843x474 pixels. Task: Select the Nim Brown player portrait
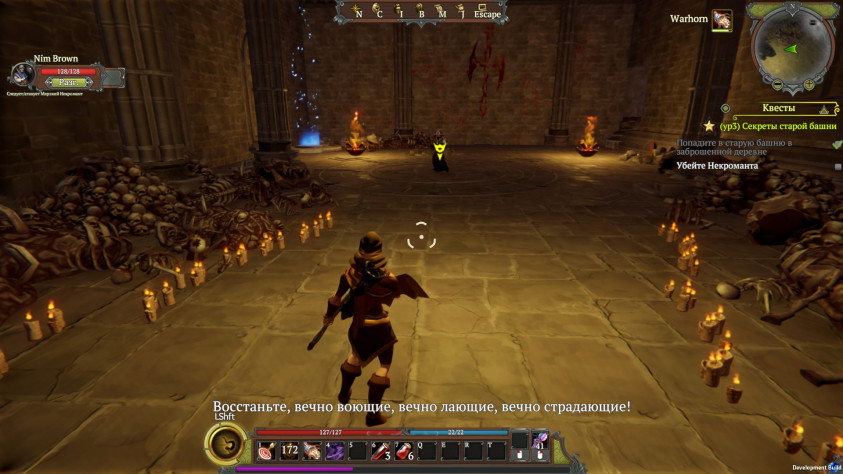click(x=23, y=76)
